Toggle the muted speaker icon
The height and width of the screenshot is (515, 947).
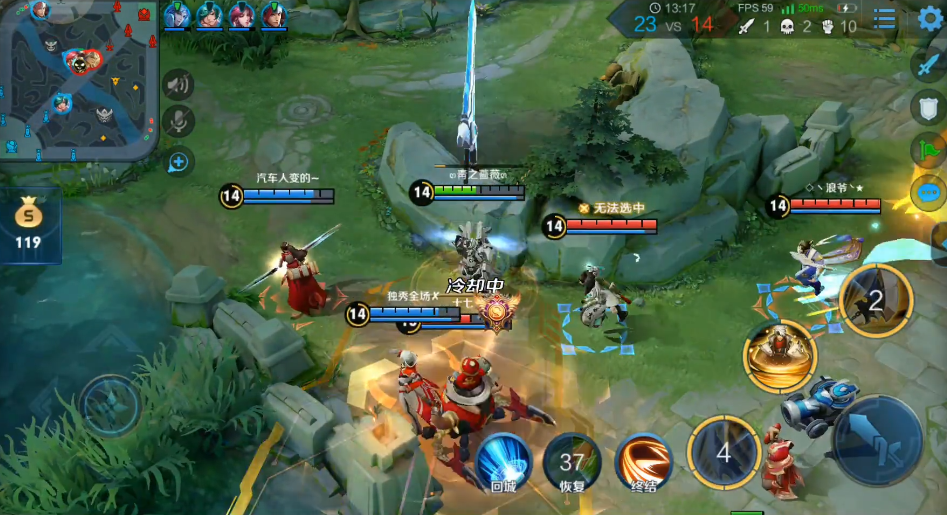coord(178,85)
